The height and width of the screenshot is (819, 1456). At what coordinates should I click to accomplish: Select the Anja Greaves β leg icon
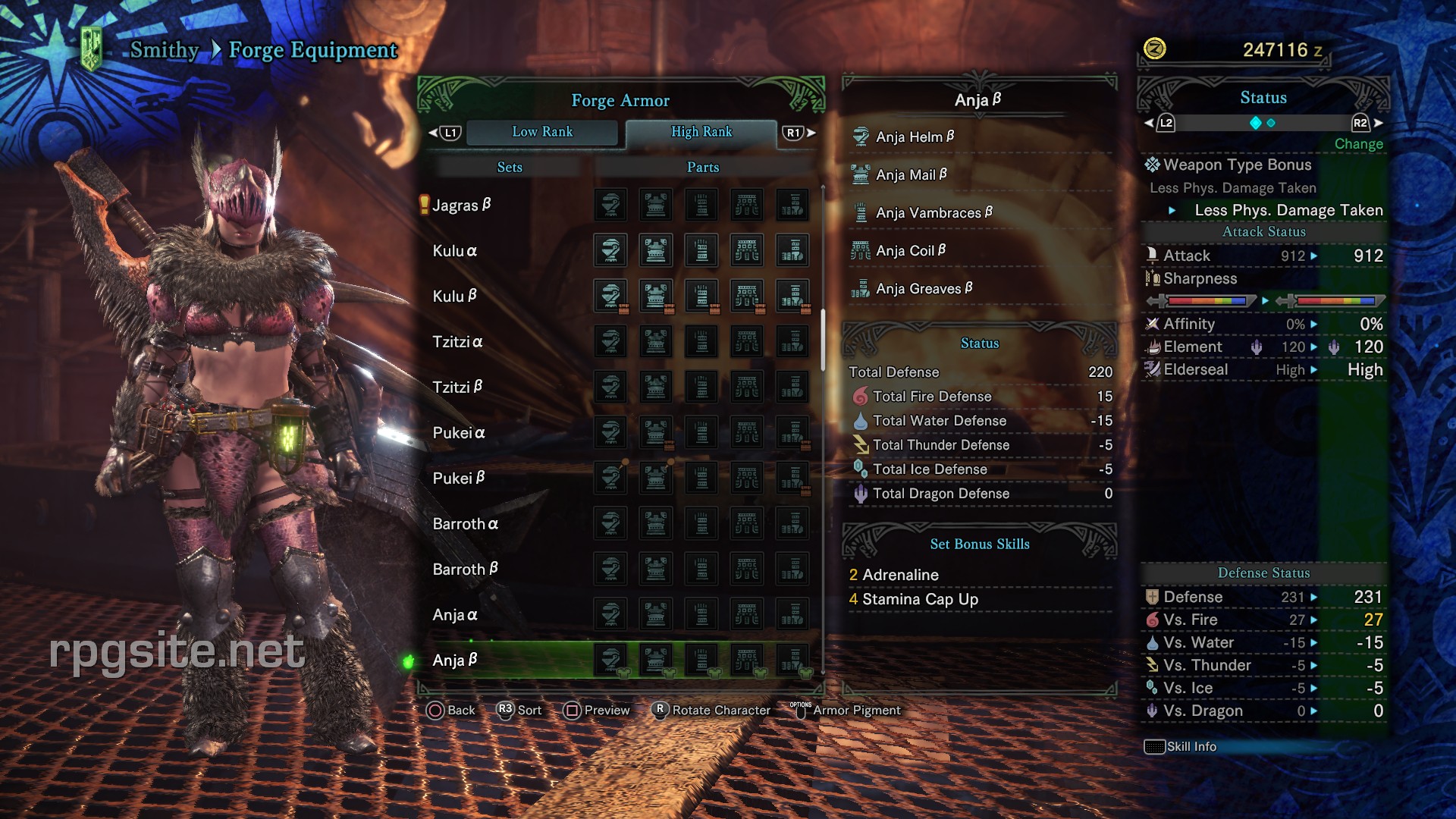[x=861, y=288]
